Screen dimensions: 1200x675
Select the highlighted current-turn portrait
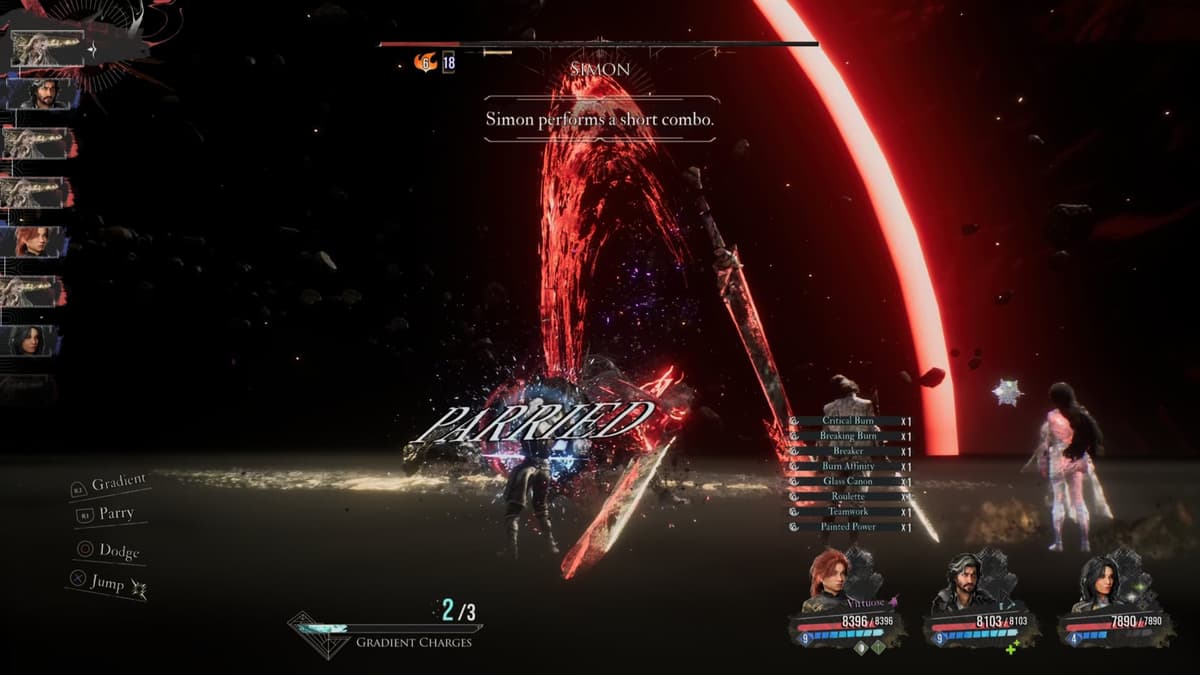pos(46,48)
